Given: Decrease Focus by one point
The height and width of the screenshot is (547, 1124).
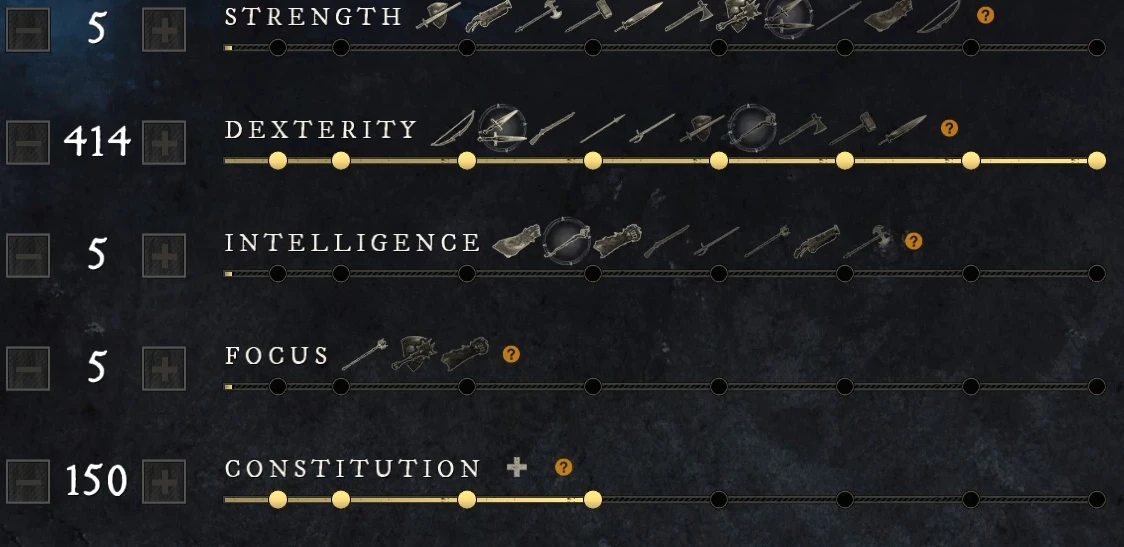Looking at the screenshot, I should [x=28, y=368].
